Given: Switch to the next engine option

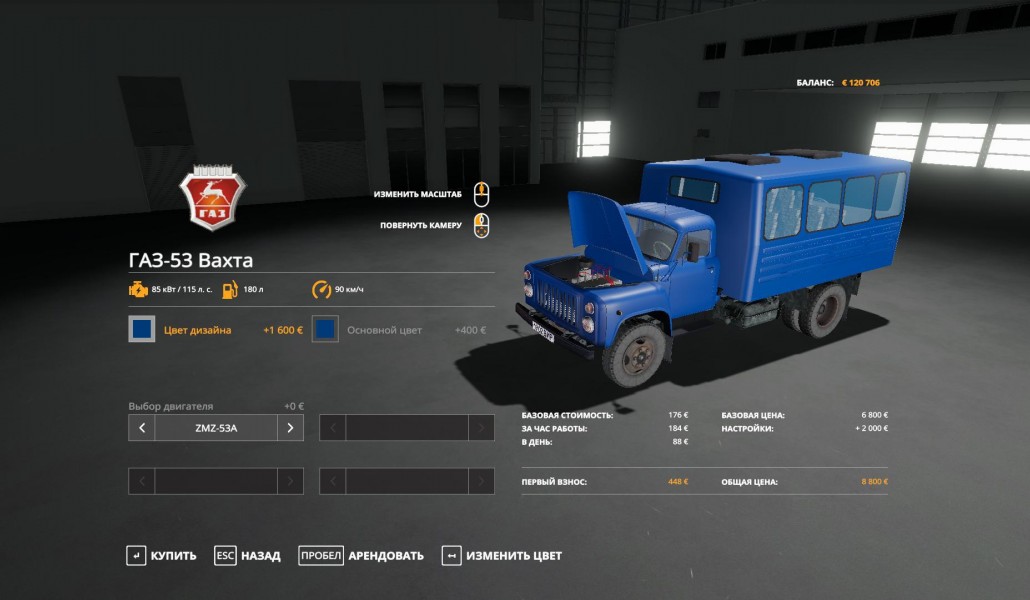Looking at the screenshot, I should click(x=290, y=428).
